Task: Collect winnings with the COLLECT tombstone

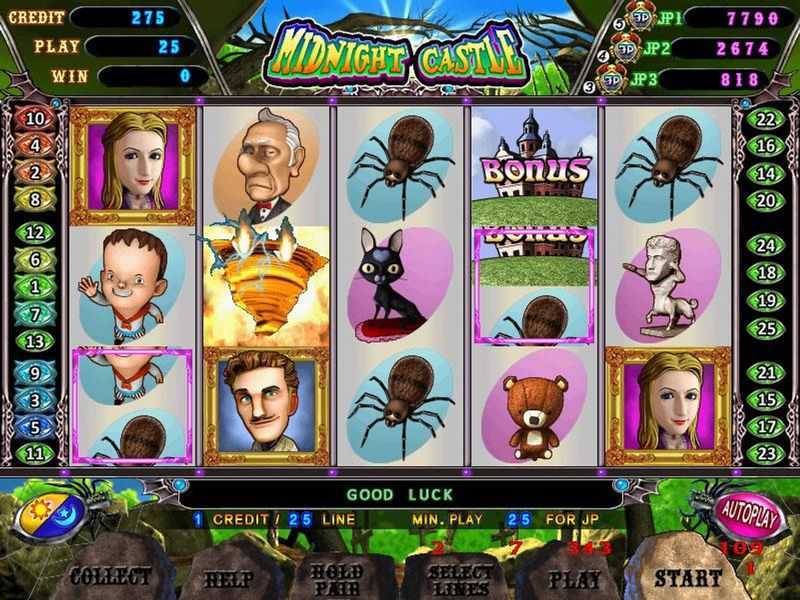Action: click(110, 577)
